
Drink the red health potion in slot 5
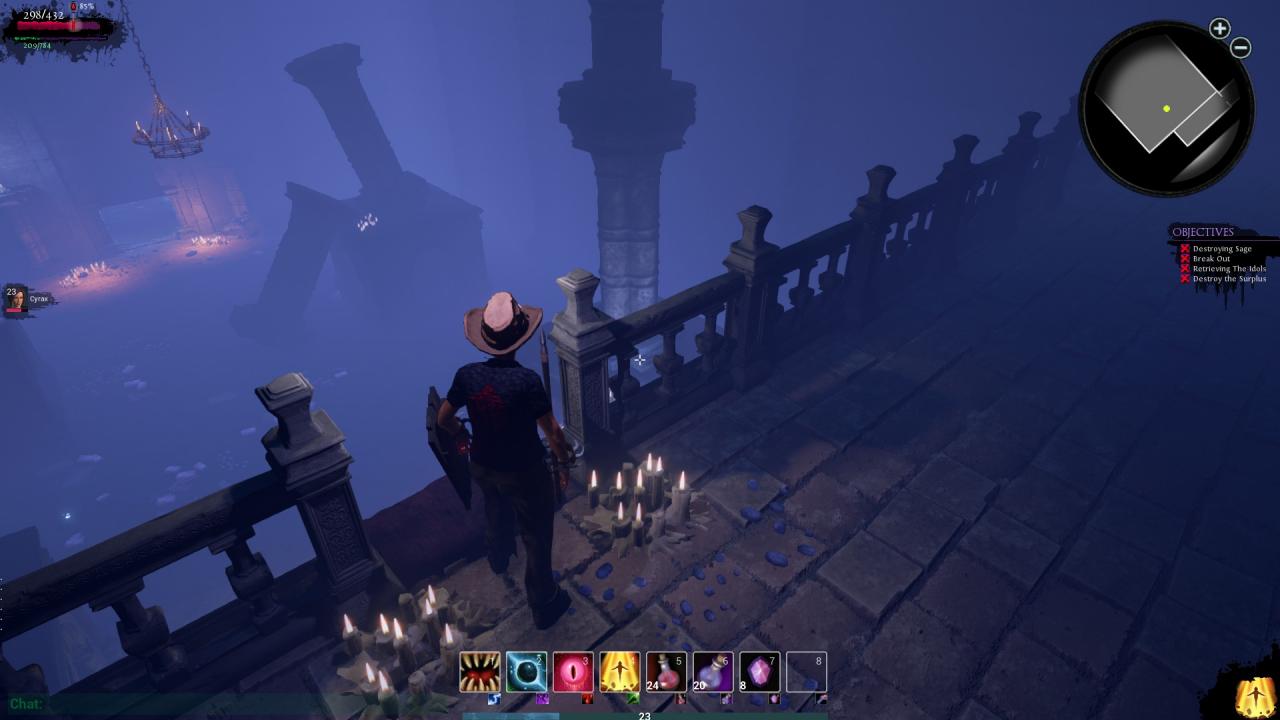tap(666, 672)
